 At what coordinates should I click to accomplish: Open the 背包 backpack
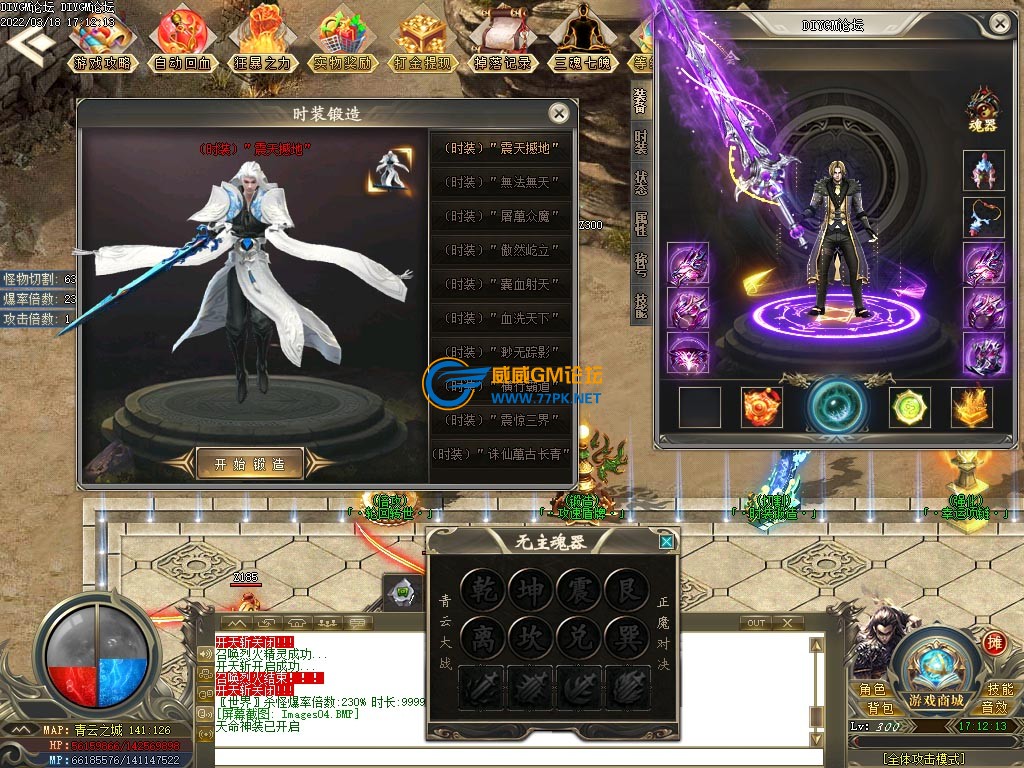coord(881,708)
